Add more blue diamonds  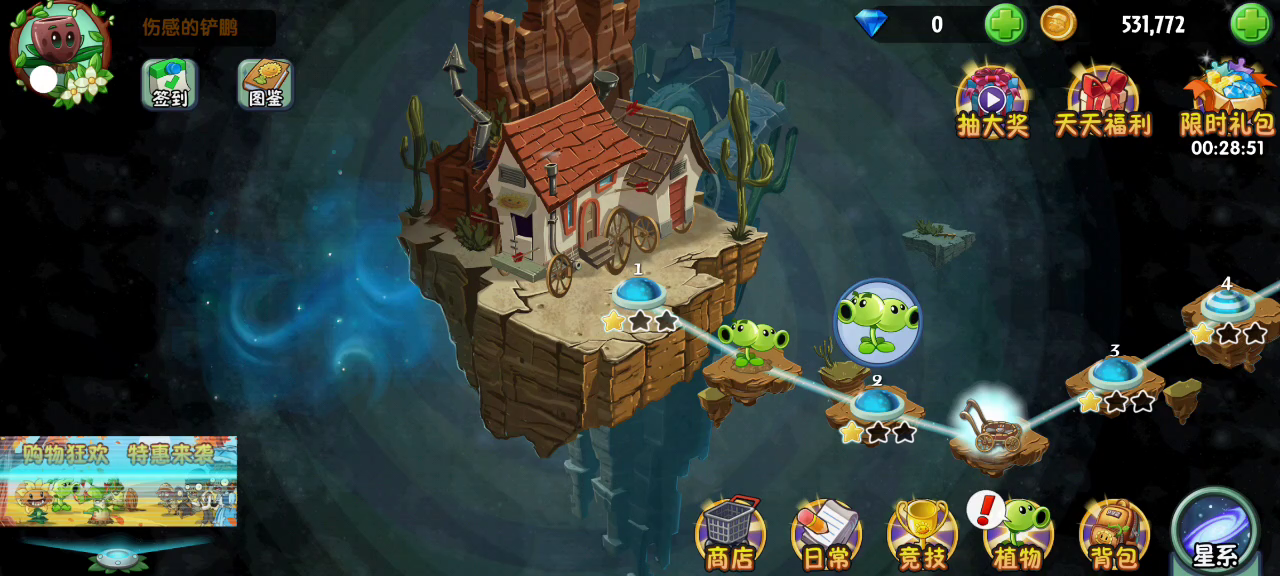click(x=1004, y=24)
